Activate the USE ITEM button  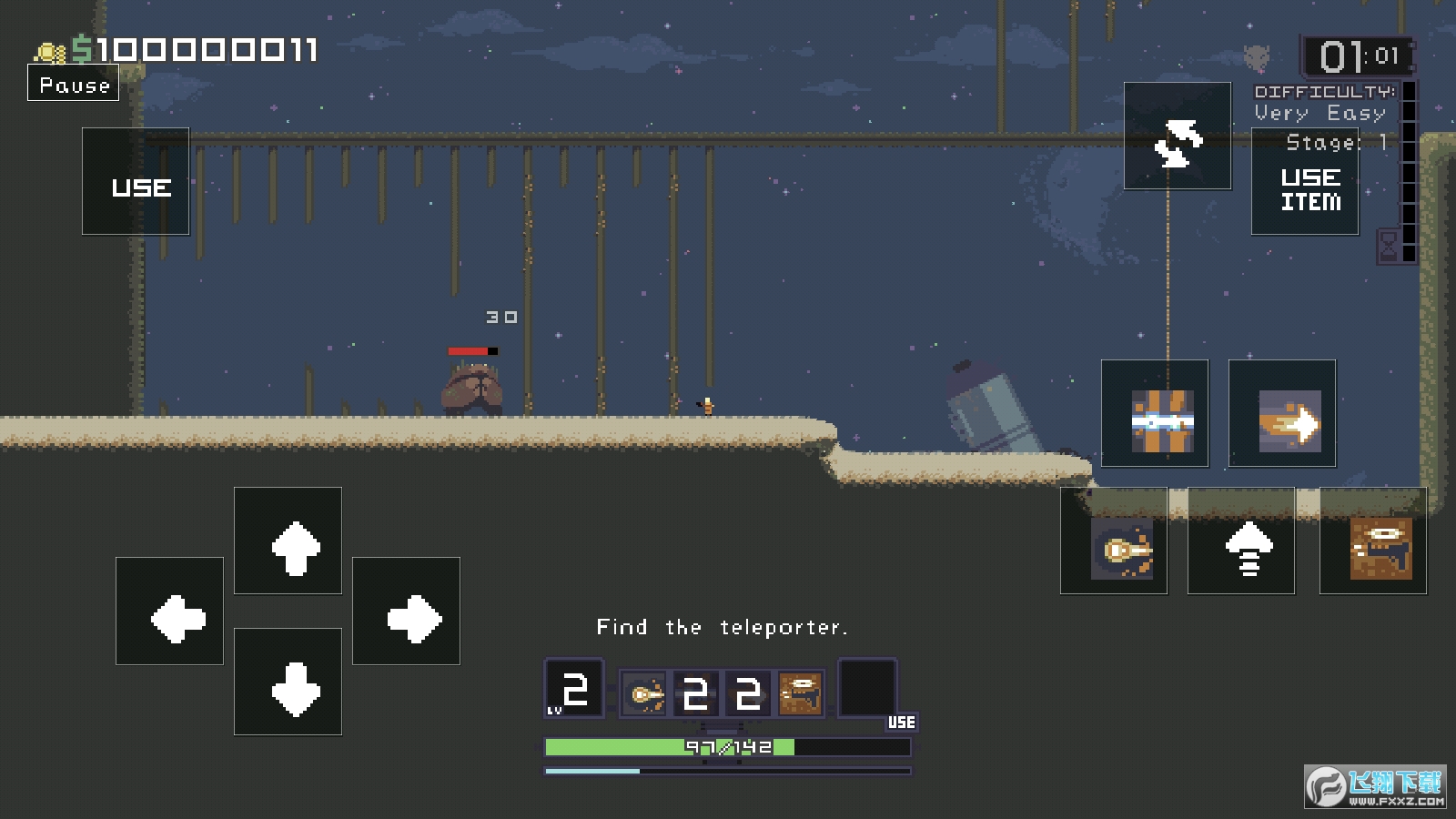click(x=1305, y=182)
